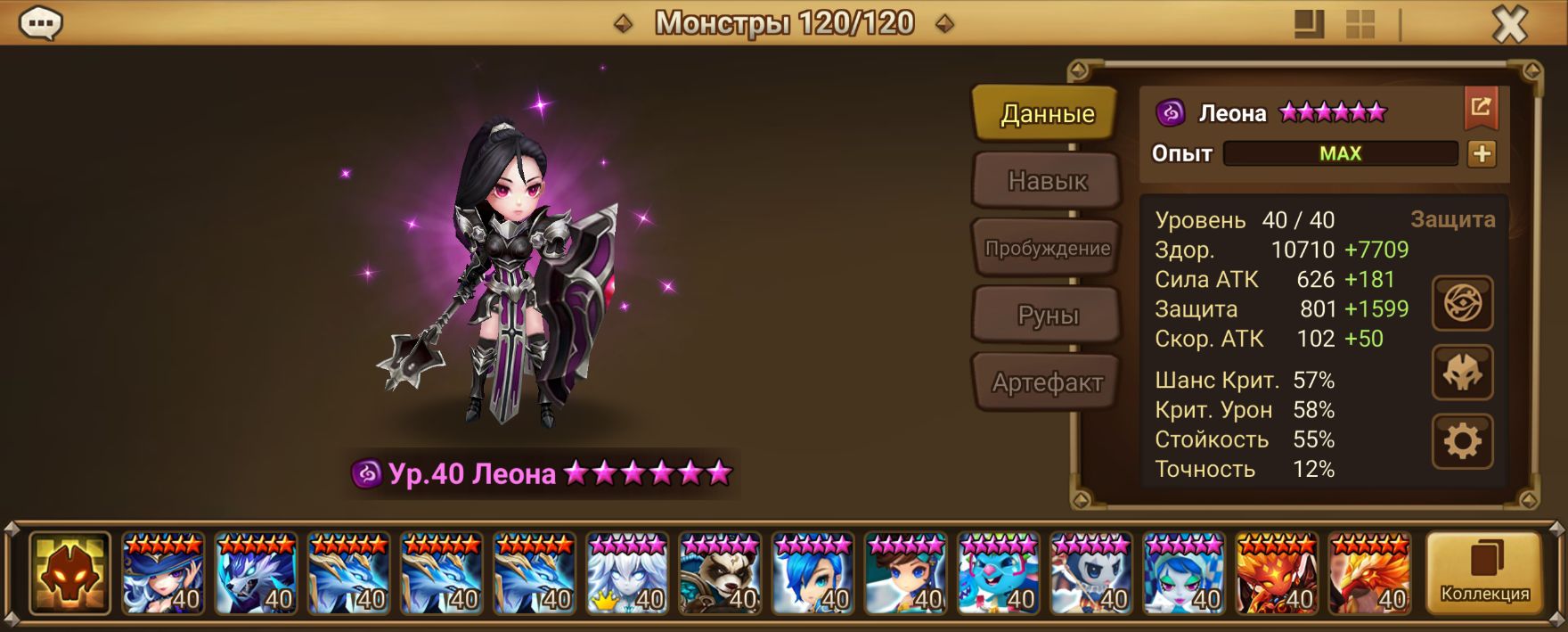This screenshot has height=632, width=1568.
Task: Choose the blue wolf monster thumbnail
Action: pyautogui.click(x=256, y=573)
